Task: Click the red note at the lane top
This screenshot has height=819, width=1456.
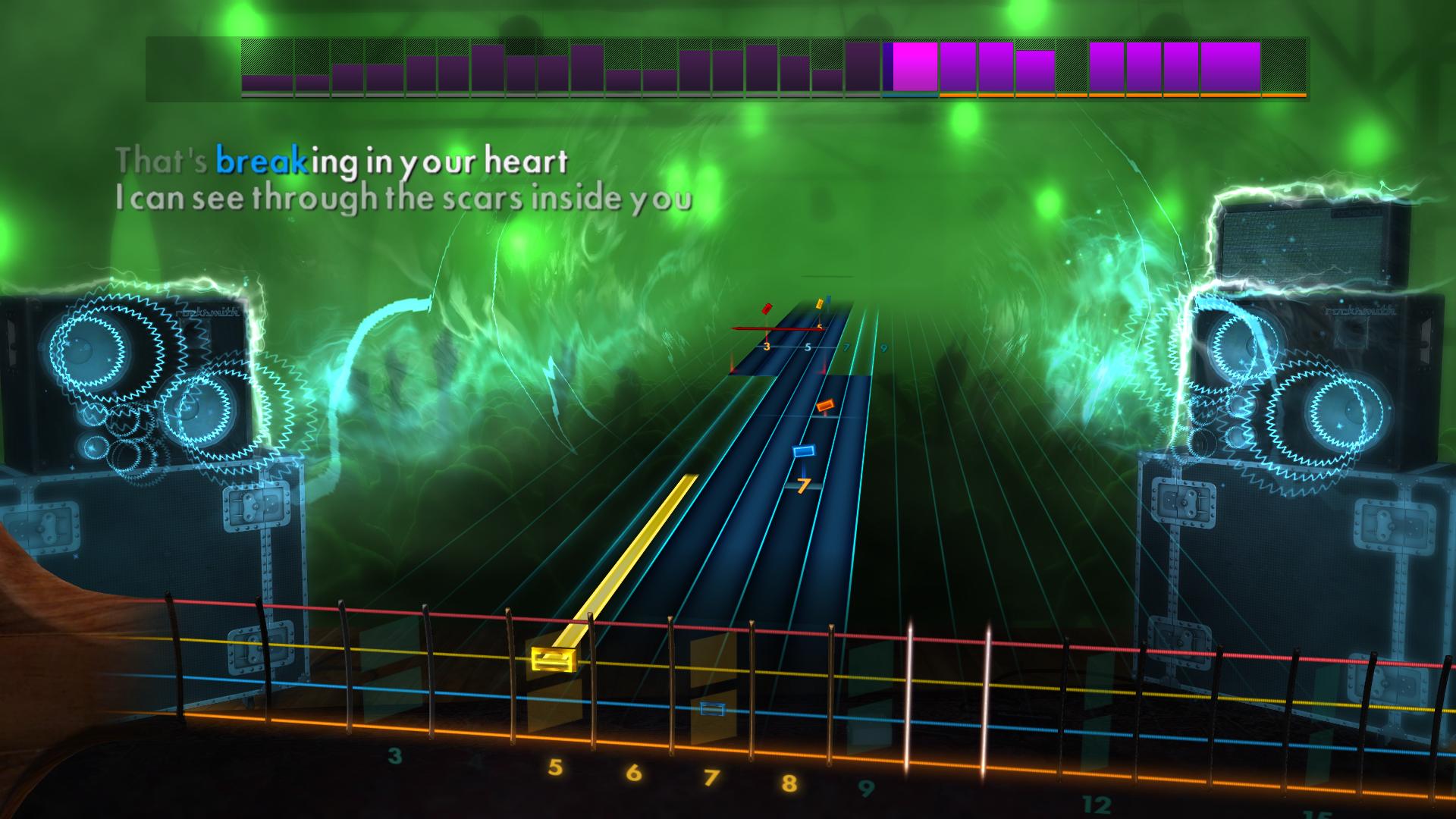Action: pos(766,308)
